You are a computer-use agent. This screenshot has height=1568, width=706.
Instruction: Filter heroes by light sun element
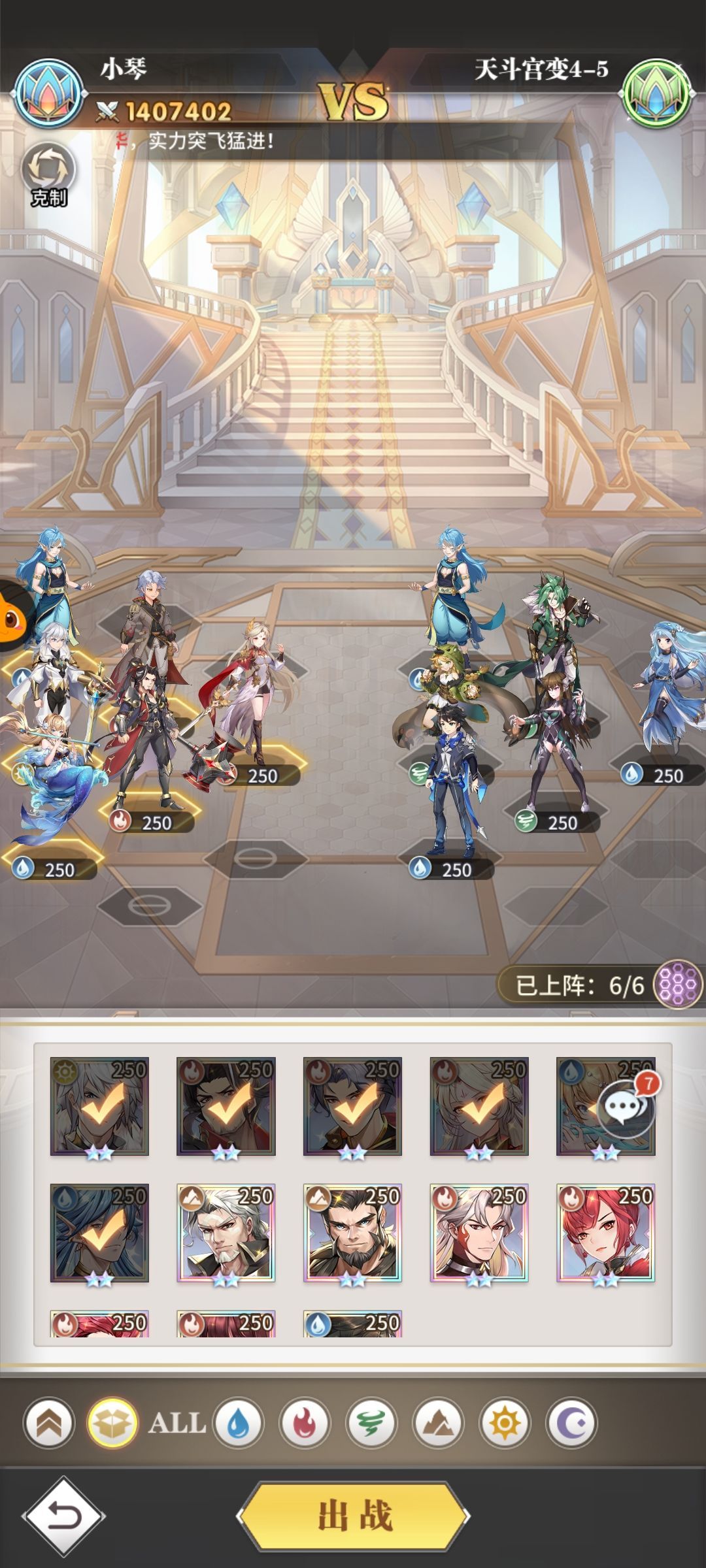pos(505,1423)
